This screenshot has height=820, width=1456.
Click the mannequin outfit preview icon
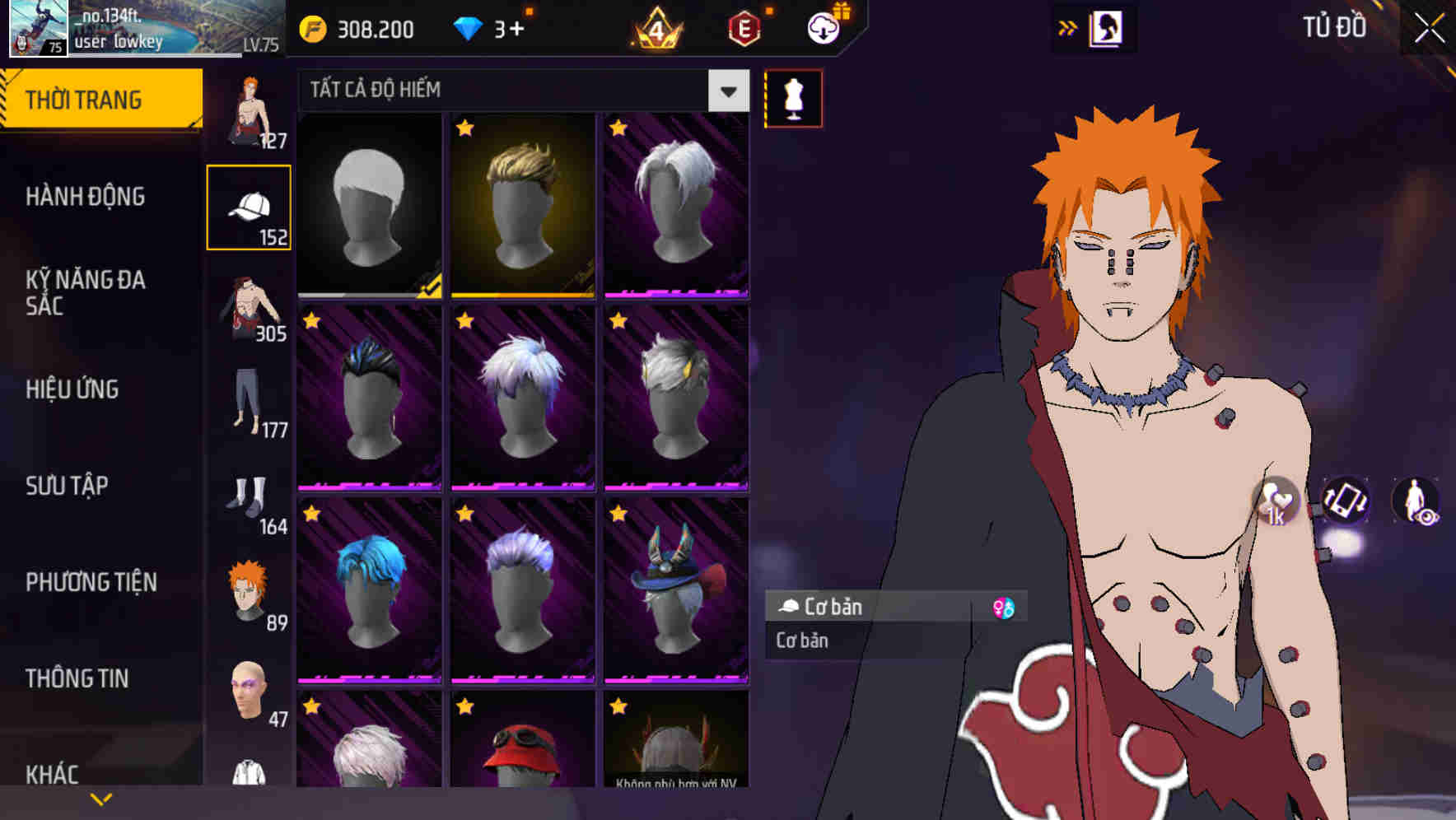(x=793, y=97)
